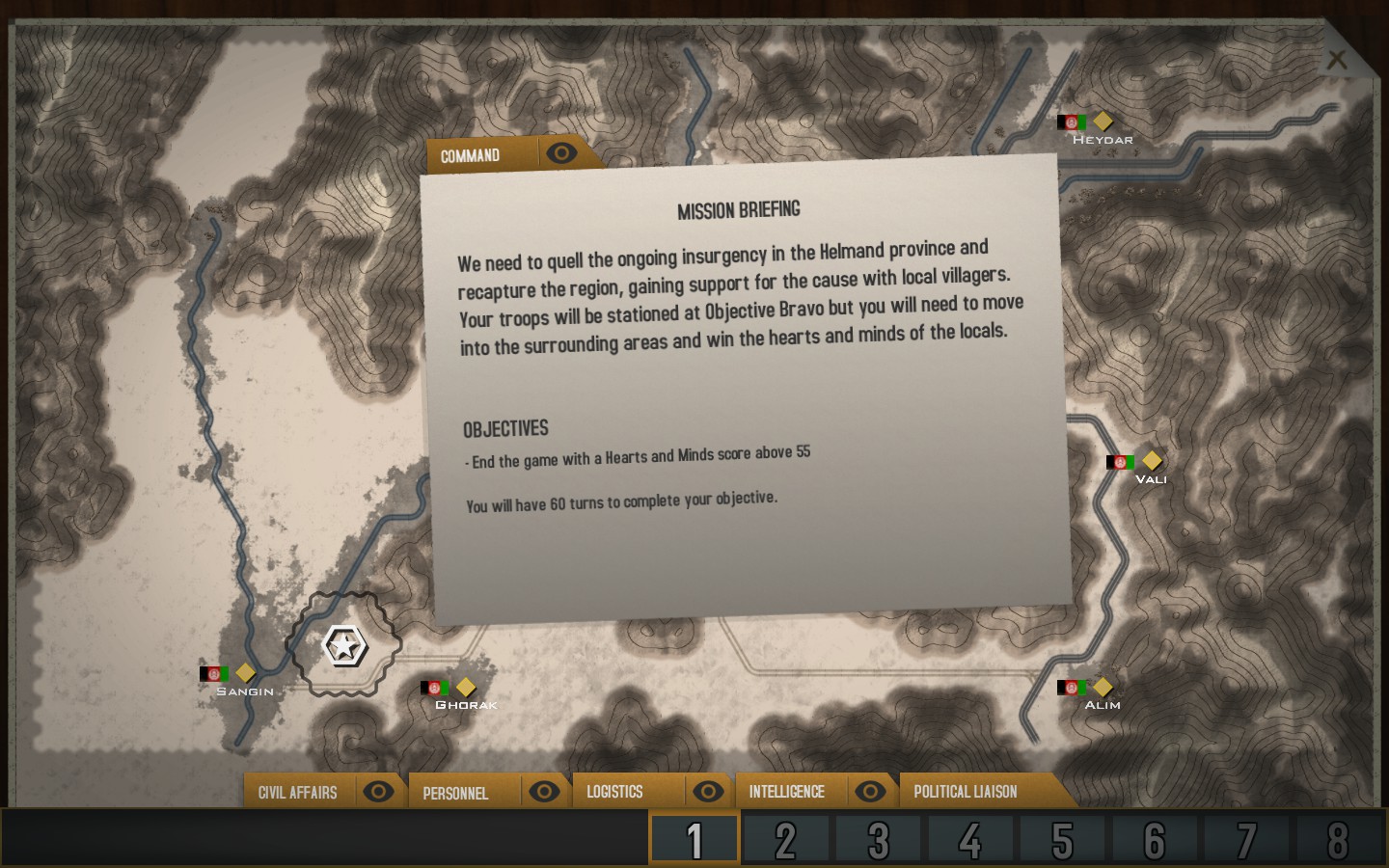The width and height of the screenshot is (1389, 868).
Task: Show the Intelligence tab
Action: tap(786, 792)
